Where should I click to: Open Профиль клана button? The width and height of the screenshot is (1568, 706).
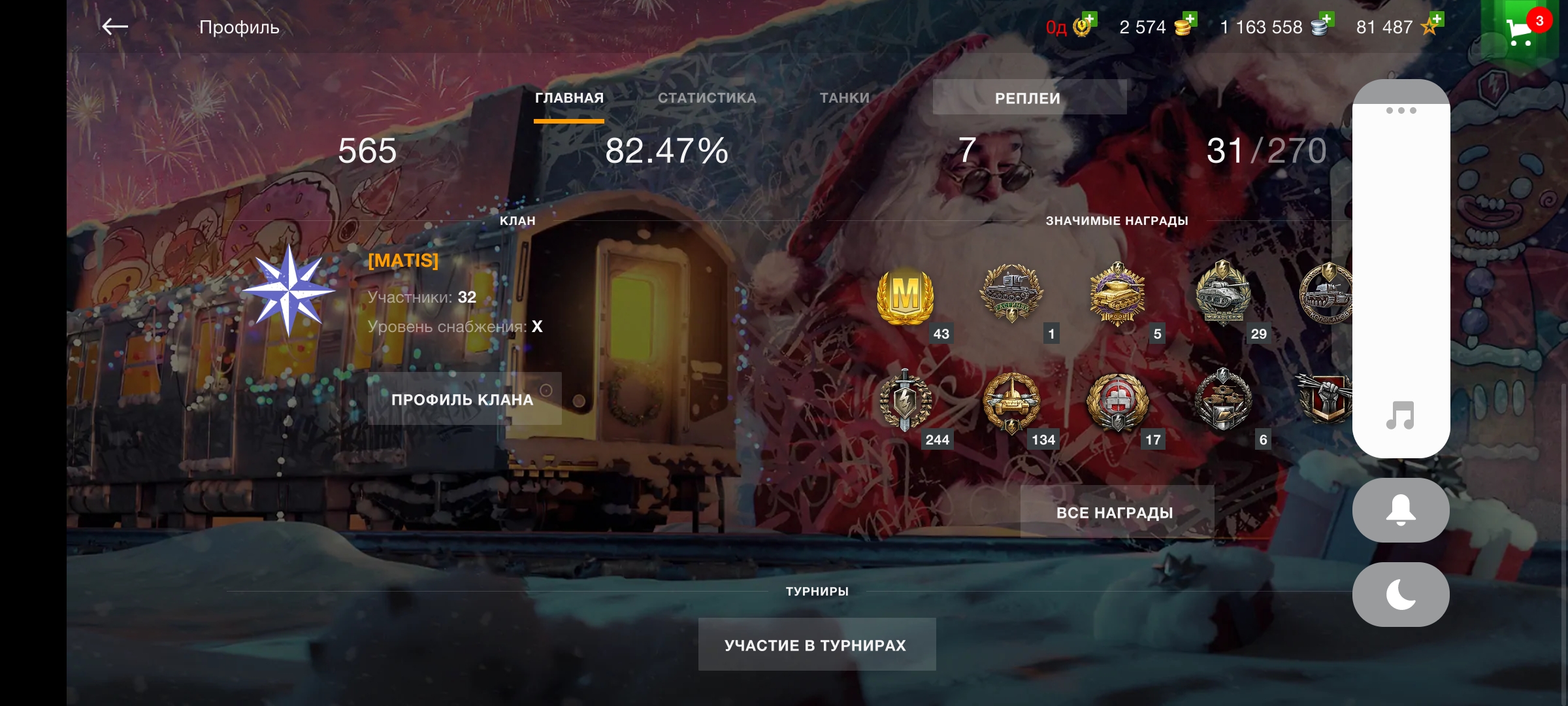pyautogui.click(x=463, y=399)
